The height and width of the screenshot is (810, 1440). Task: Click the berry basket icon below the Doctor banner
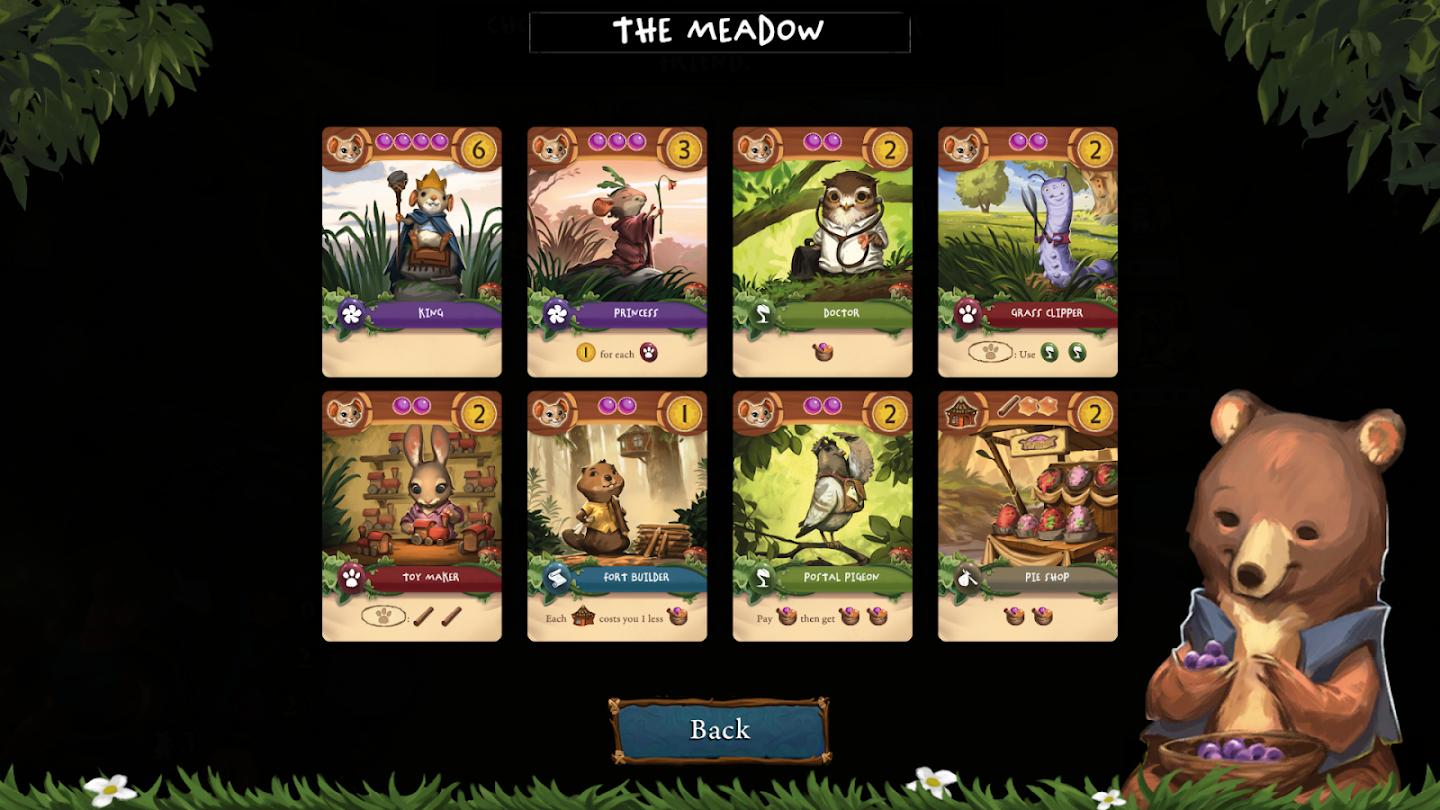pyautogui.click(x=822, y=353)
